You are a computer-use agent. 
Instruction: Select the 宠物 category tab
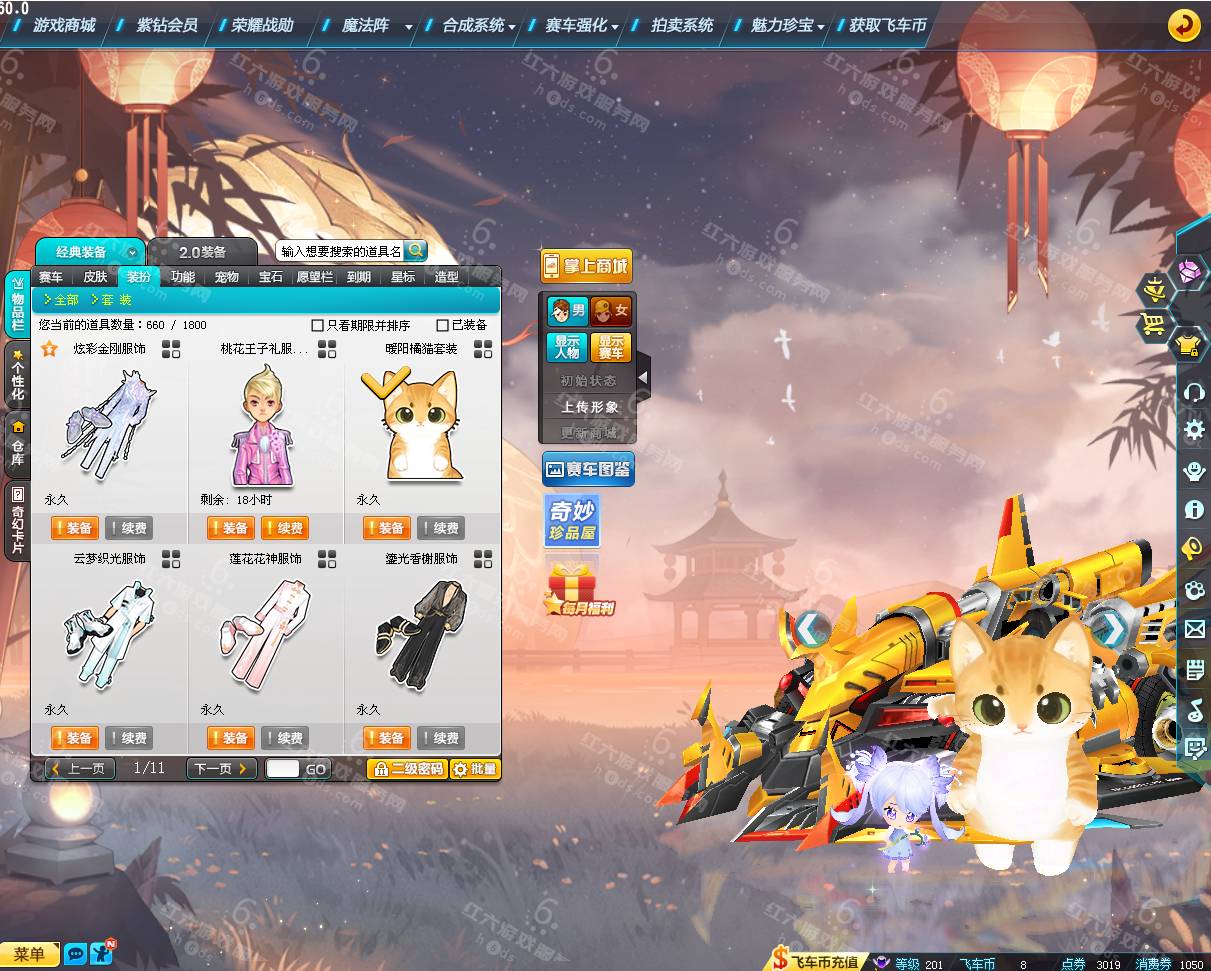[227, 277]
